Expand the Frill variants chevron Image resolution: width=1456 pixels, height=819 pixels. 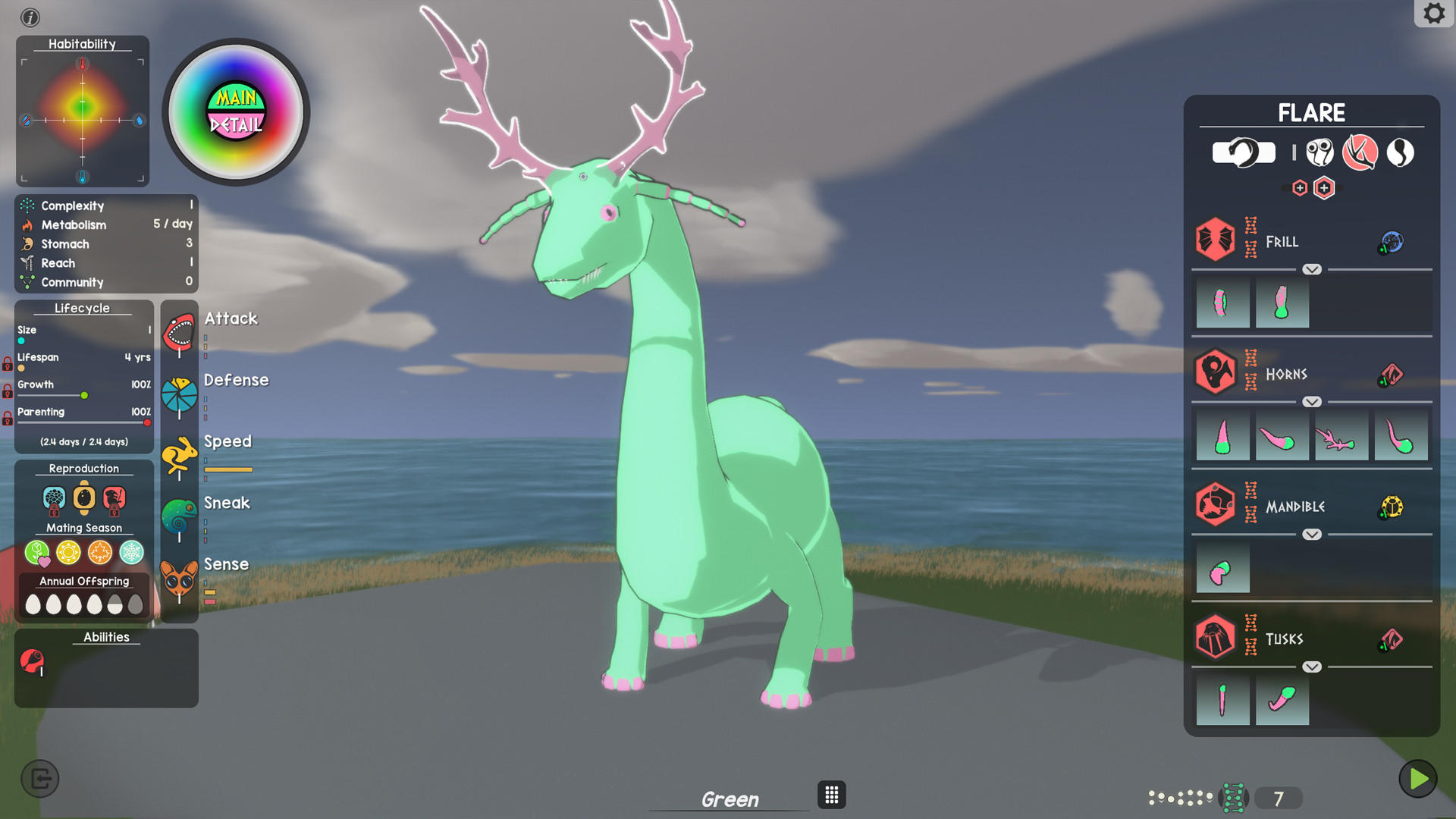(x=1311, y=269)
